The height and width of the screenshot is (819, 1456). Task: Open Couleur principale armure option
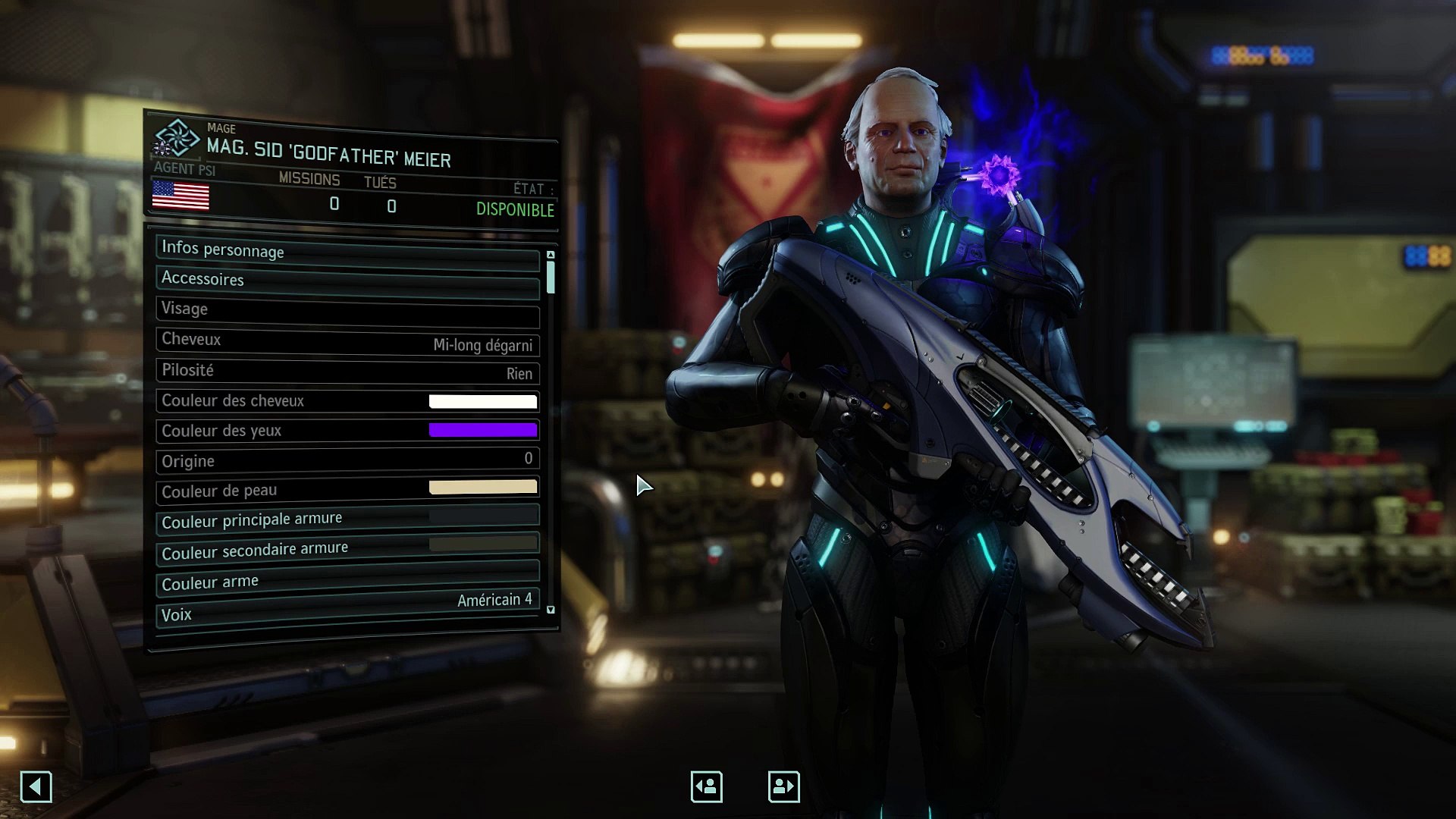[x=347, y=519]
